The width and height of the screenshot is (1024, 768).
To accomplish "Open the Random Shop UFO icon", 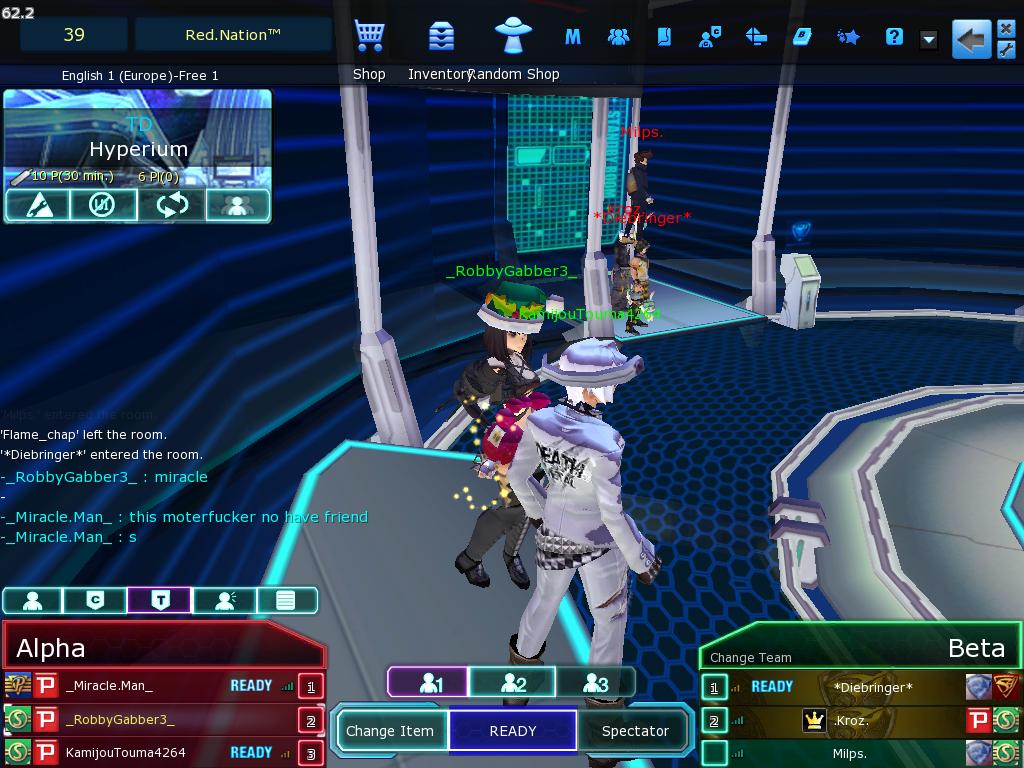I will click(513, 37).
